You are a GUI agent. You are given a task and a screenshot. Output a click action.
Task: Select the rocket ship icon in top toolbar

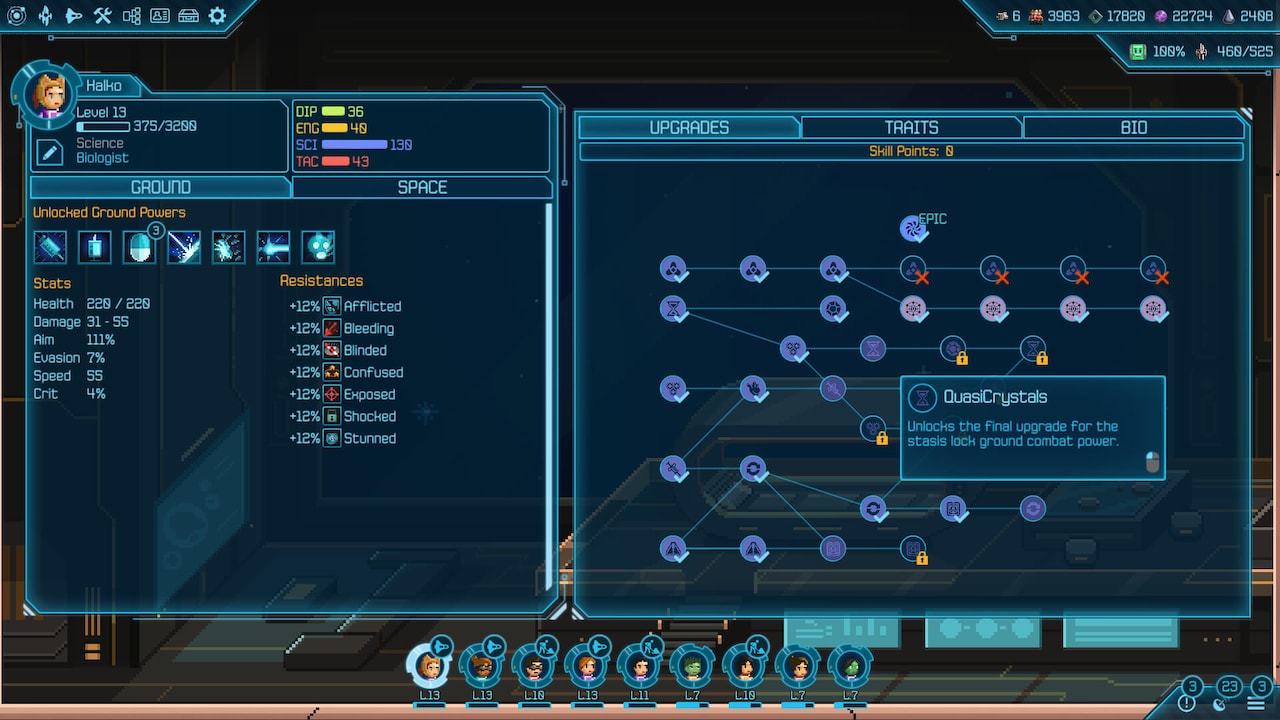(x=45, y=16)
